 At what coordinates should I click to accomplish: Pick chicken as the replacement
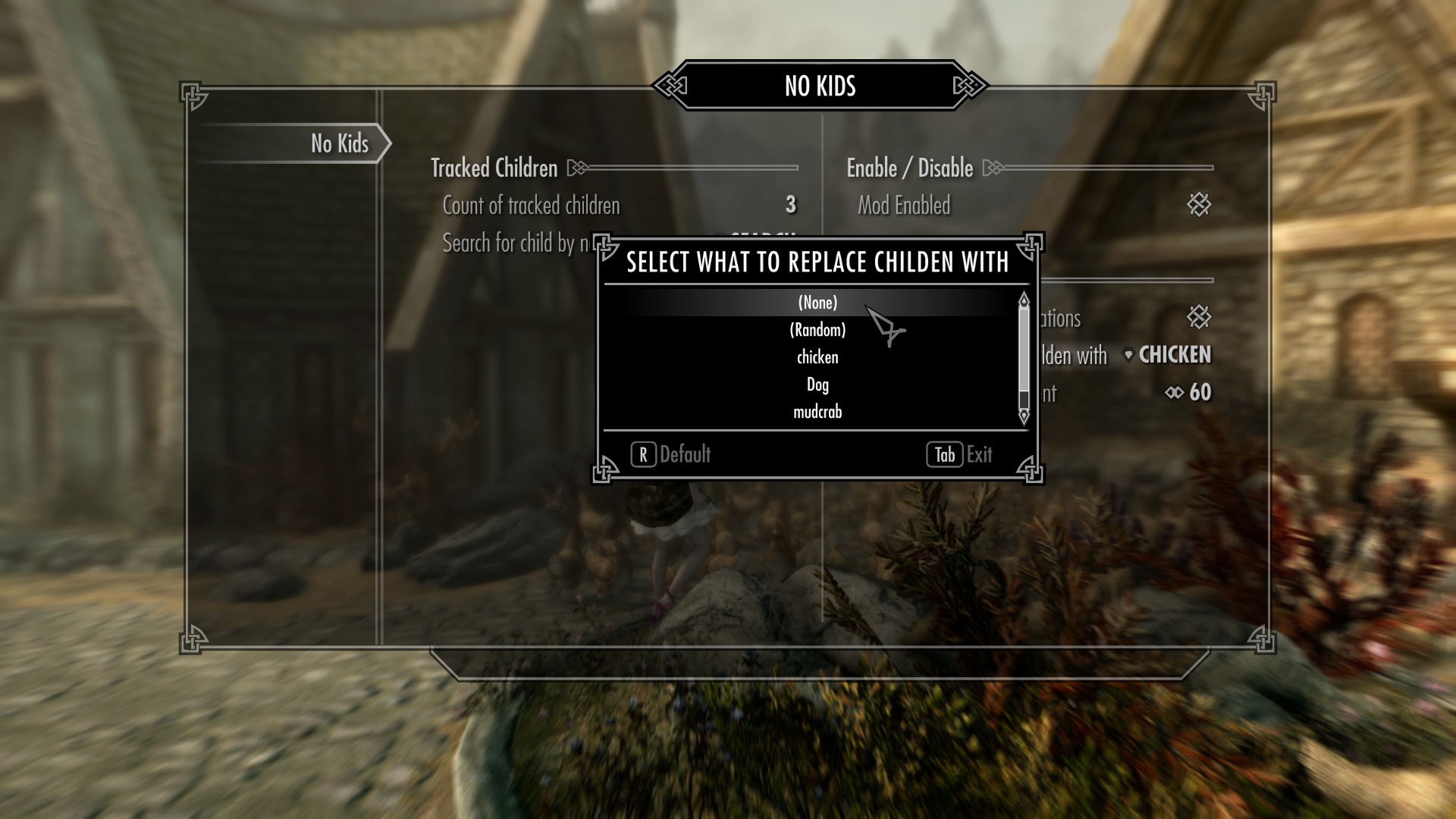(817, 357)
